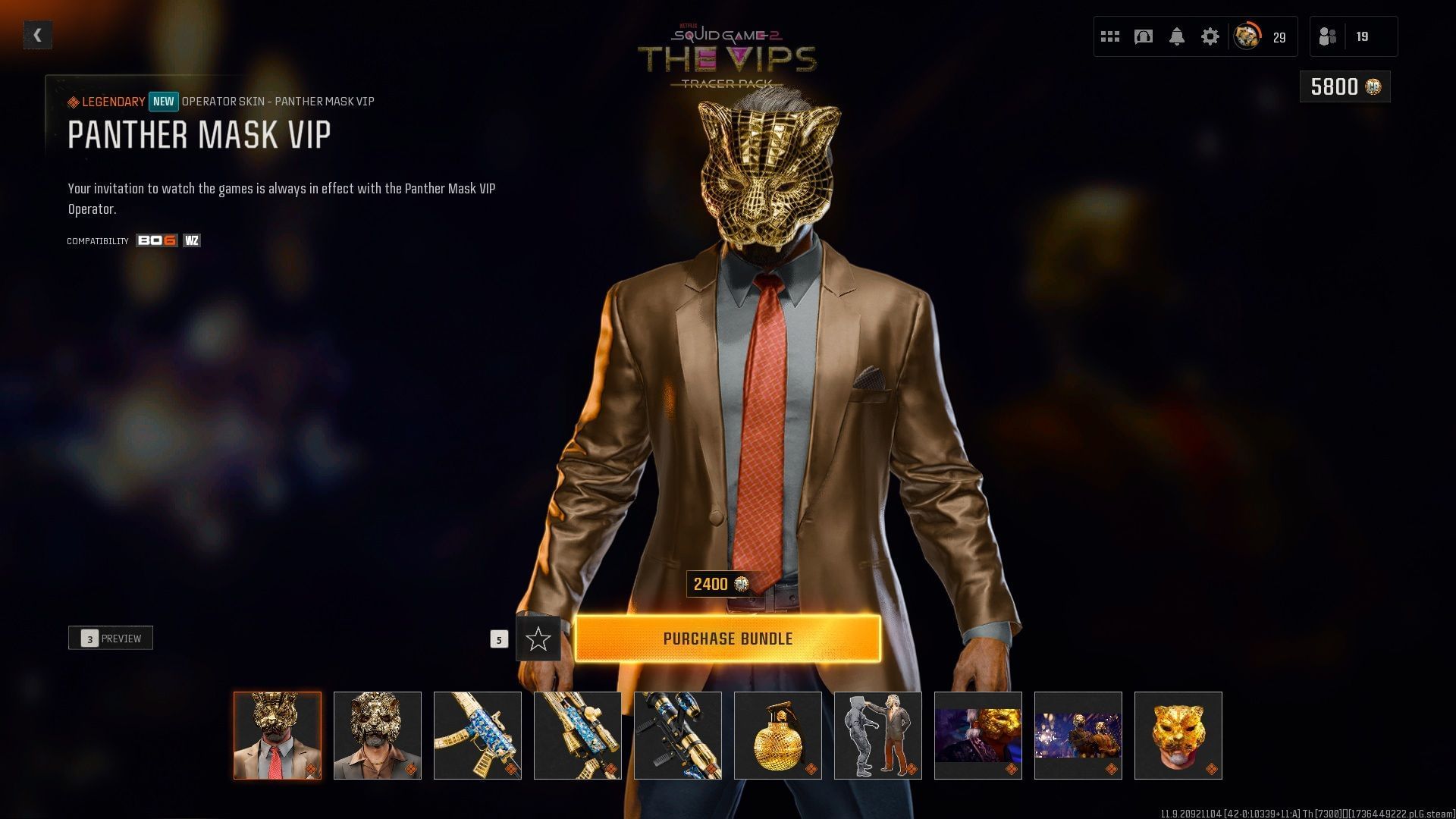Image resolution: width=1456 pixels, height=819 pixels.
Task: Open the friends social panel icon
Action: pos(1328,36)
